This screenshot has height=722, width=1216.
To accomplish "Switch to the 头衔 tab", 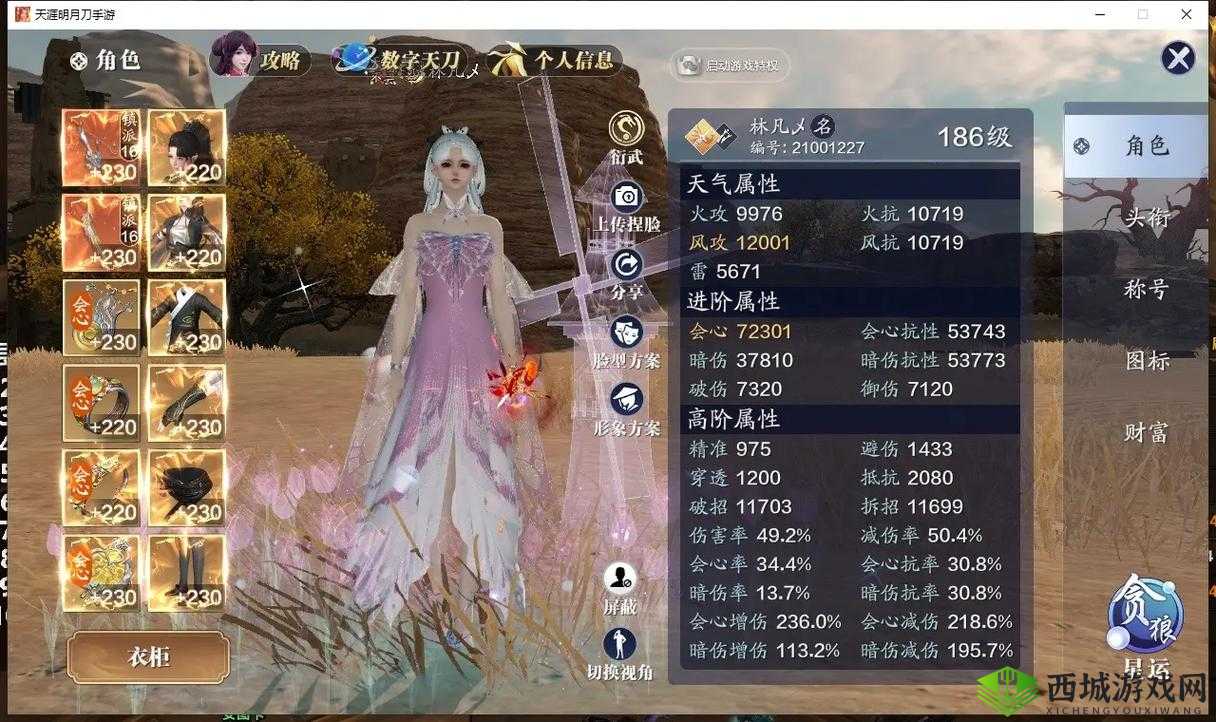I will [1146, 217].
